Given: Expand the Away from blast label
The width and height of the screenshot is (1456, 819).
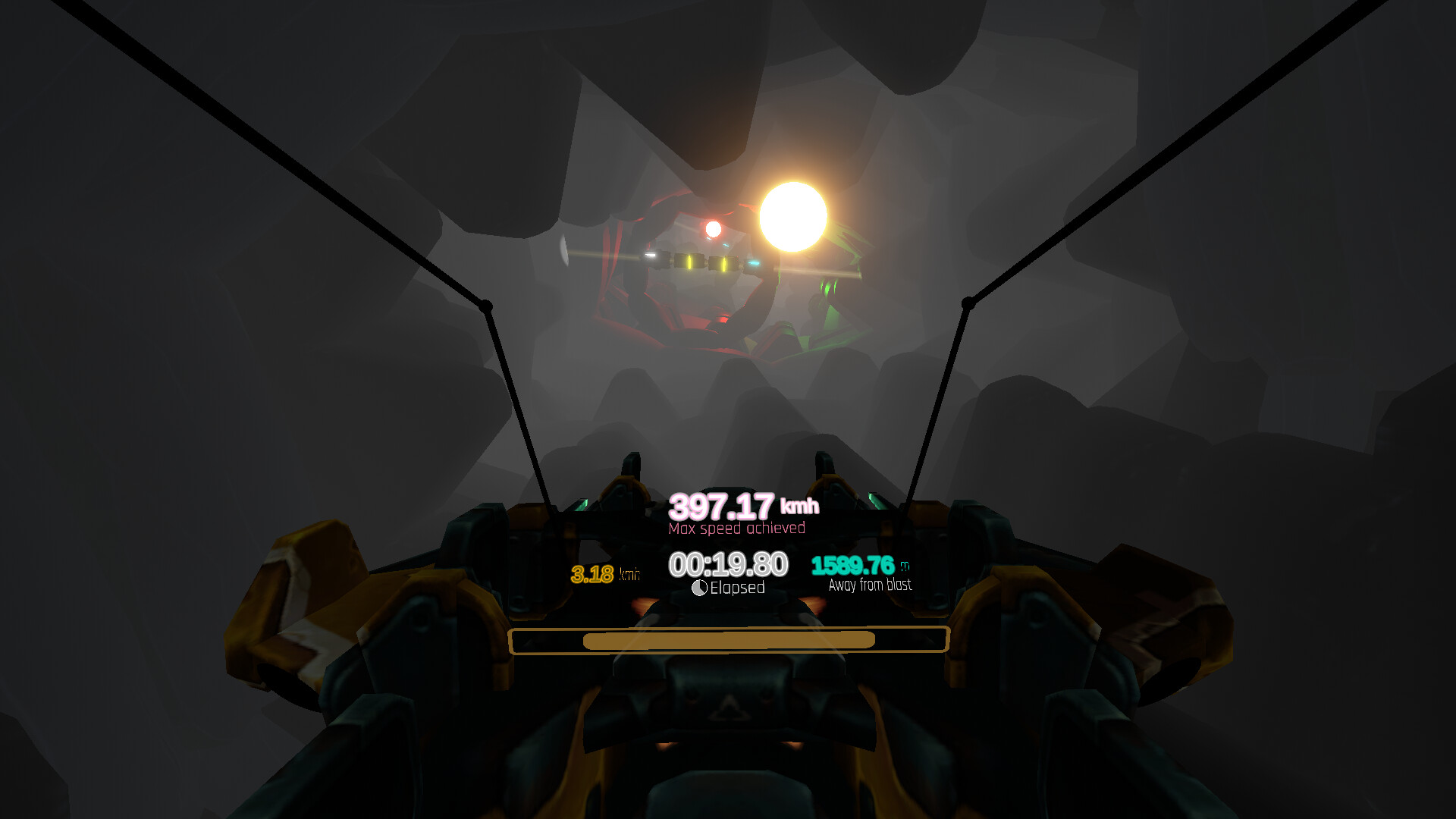Looking at the screenshot, I should (869, 584).
